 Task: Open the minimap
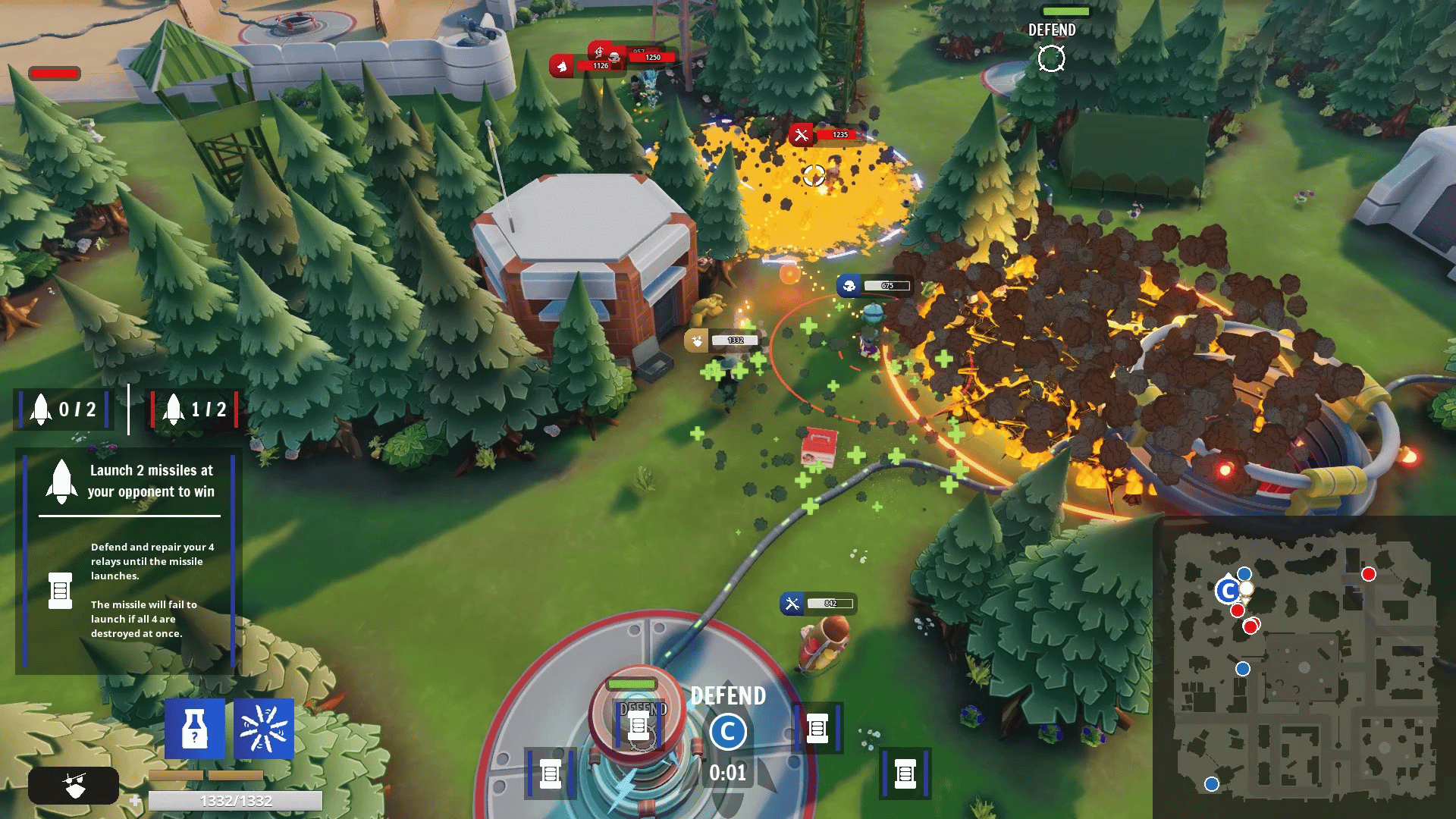coord(1304,668)
